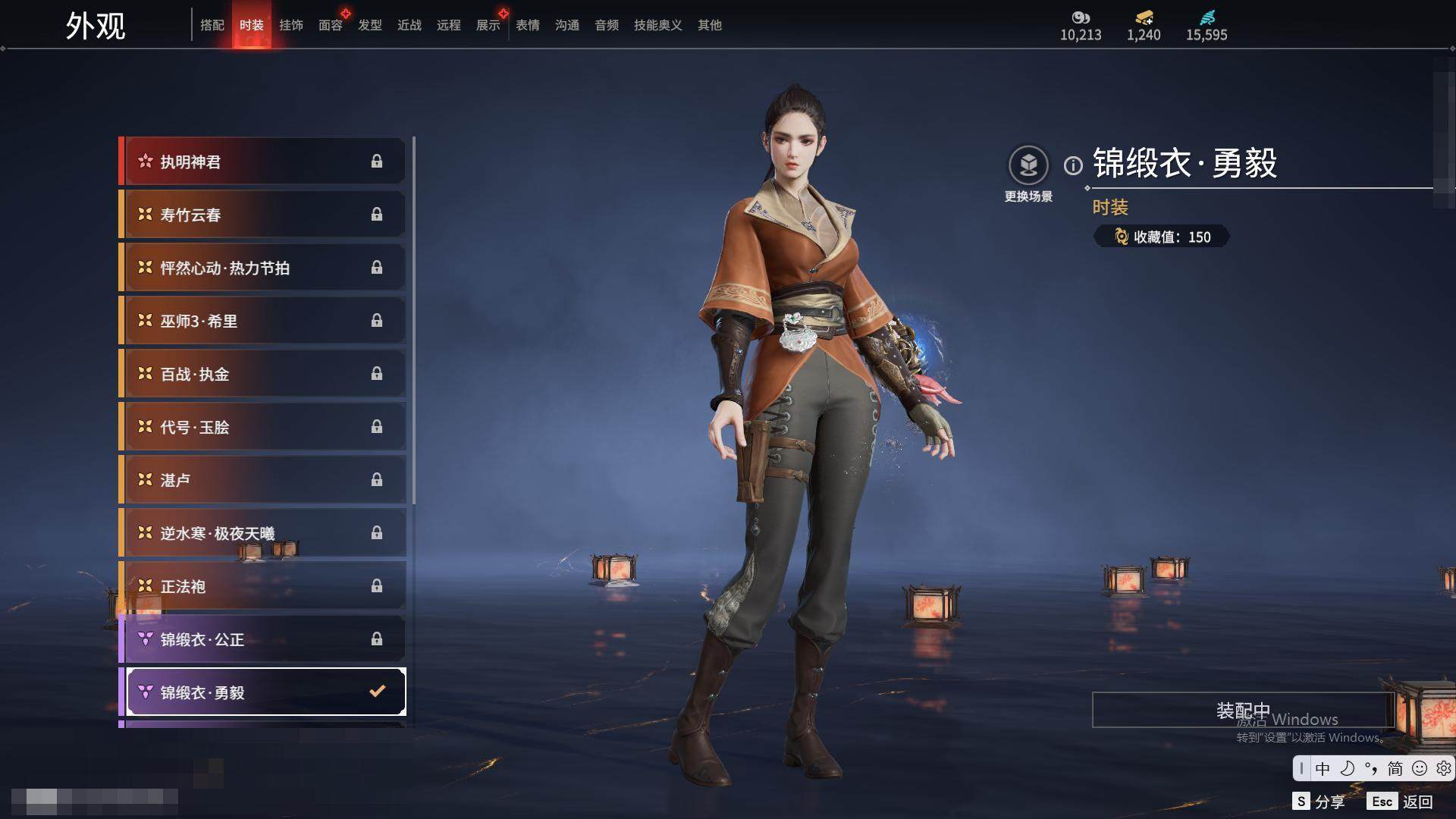Select the 寿竹云春 outfit entry

pyautogui.click(x=262, y=215)
